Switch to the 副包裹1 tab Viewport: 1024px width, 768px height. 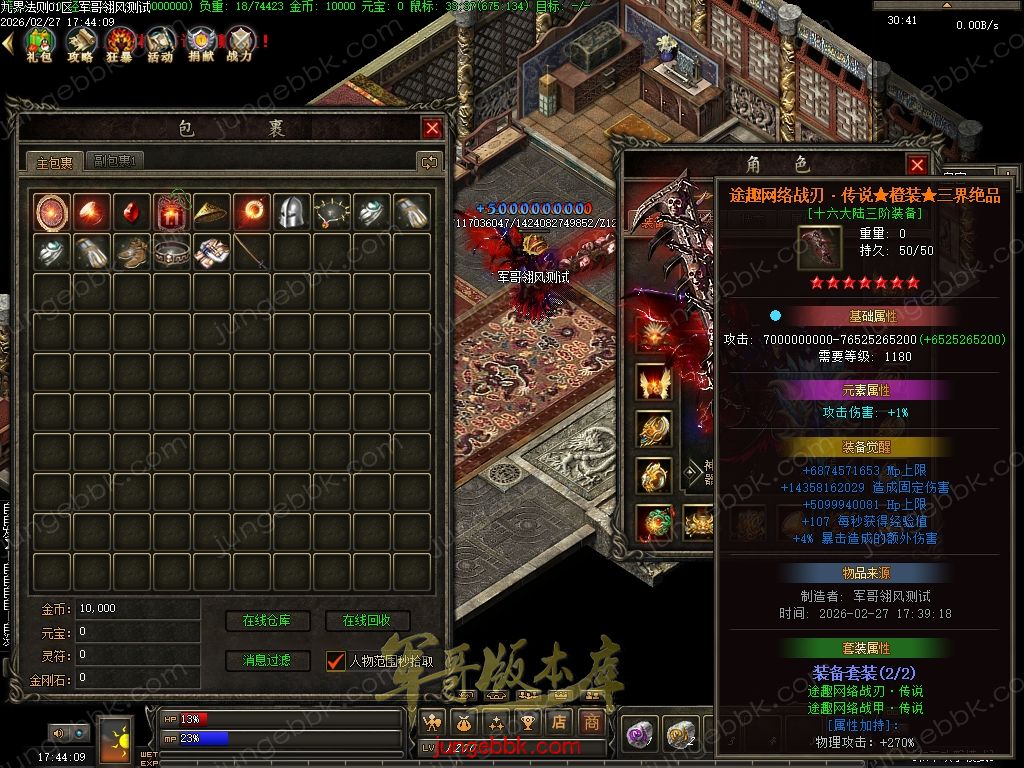tap(117, 161)
